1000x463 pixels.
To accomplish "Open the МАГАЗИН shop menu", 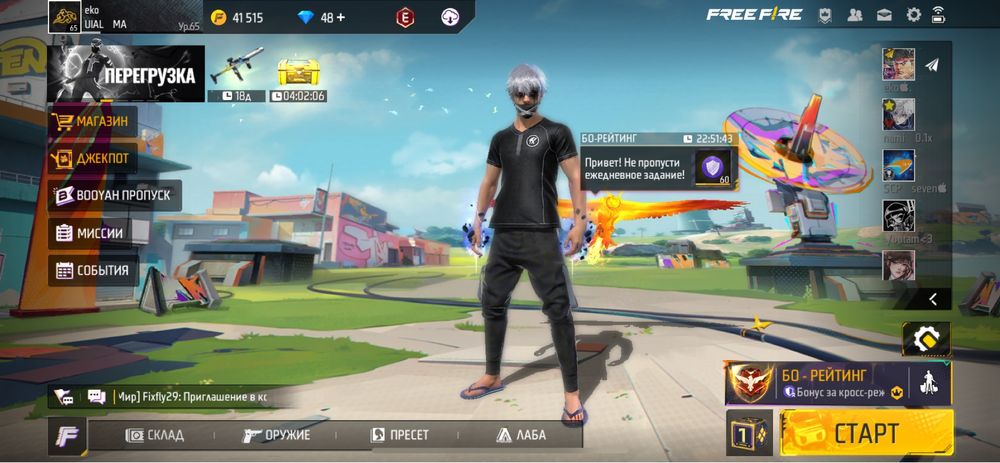I will click(93, 121).
